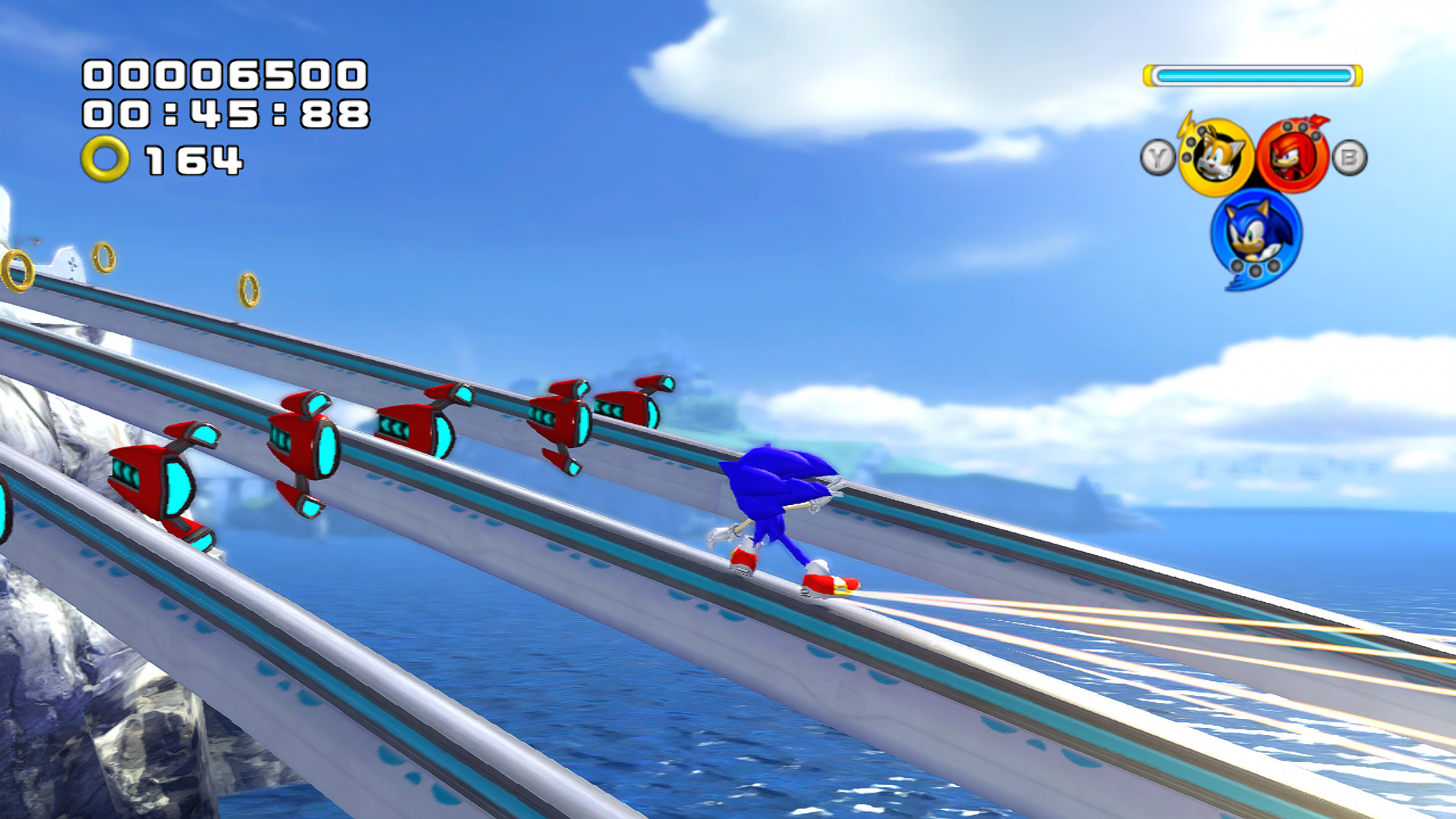Click the B button prompt beside Knuckles
The width and height of the screenshot is (1456, 819).
pyautogui.click(x=1349, y=156)
